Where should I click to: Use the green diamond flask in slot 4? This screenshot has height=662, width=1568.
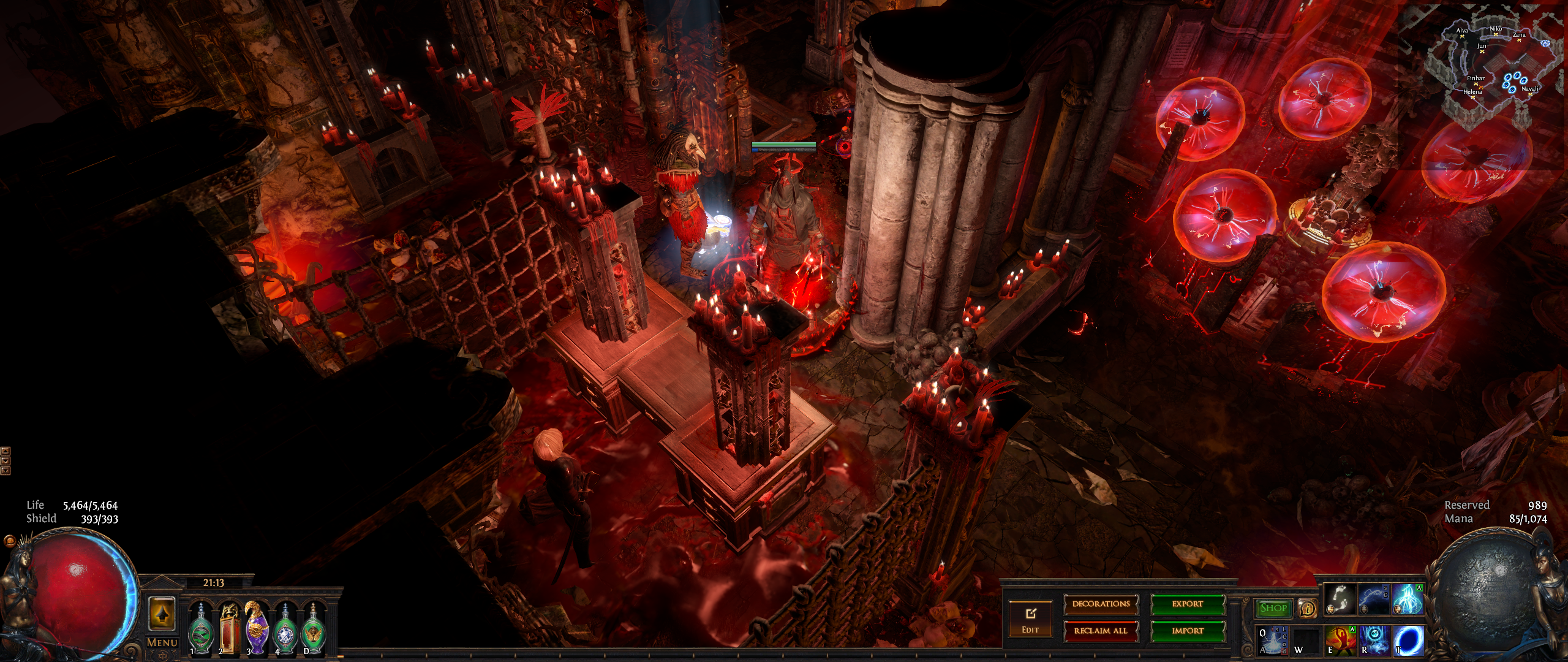tap(285, 629)
